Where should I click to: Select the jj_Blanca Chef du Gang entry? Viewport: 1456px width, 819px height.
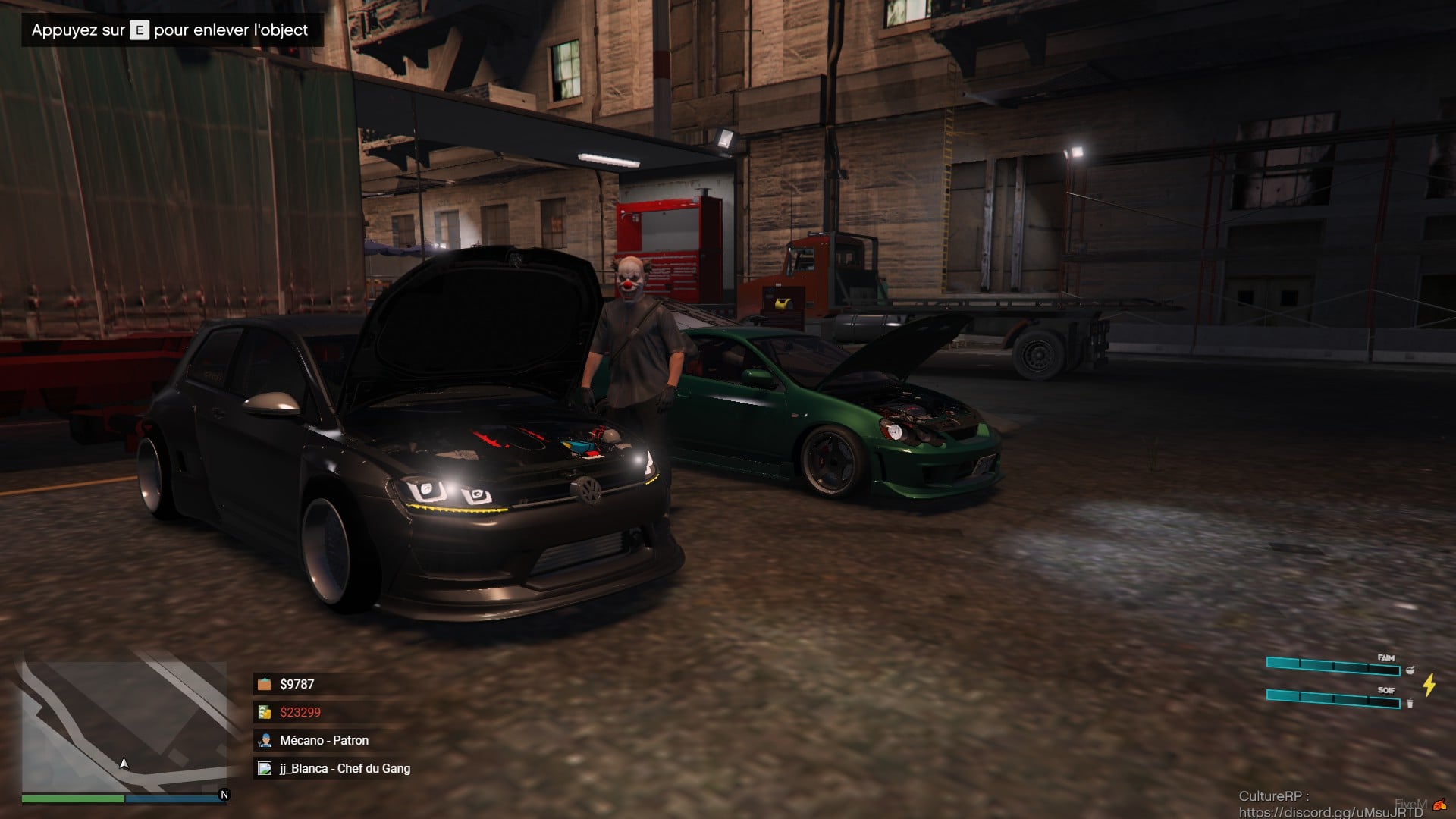344,768
